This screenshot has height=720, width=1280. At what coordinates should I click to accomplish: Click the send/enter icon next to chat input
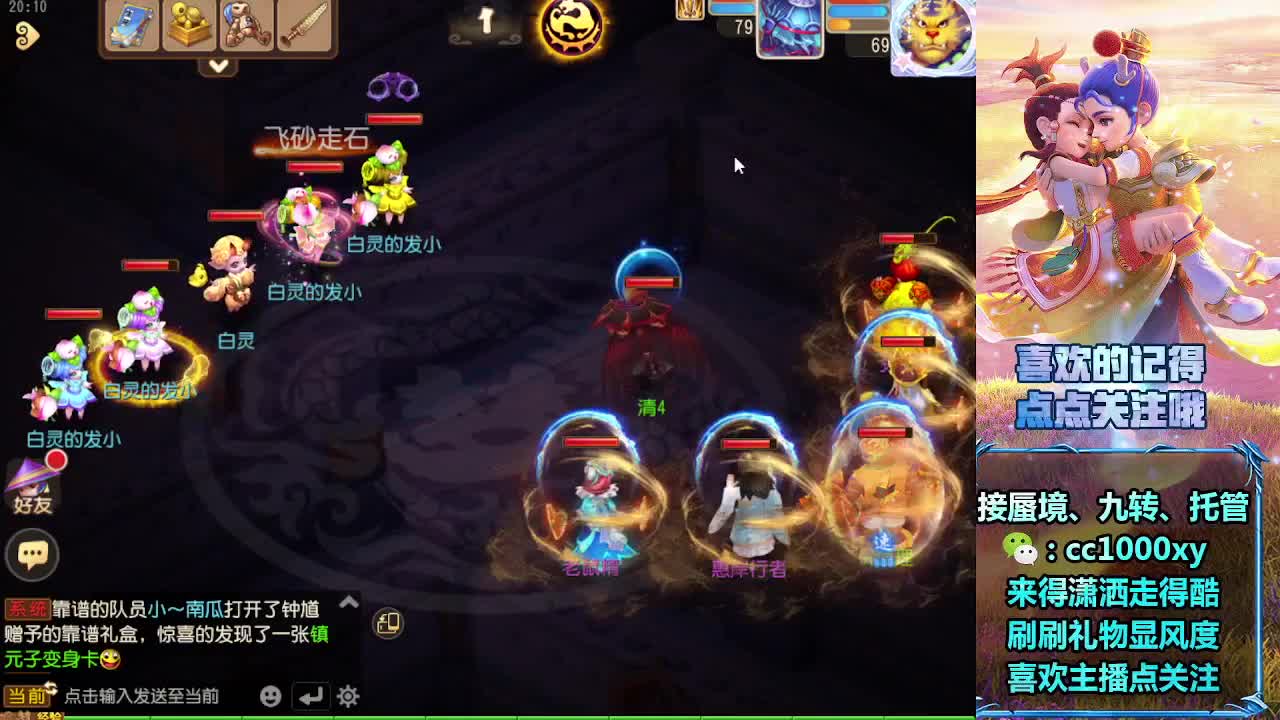[x=308, y=697]
